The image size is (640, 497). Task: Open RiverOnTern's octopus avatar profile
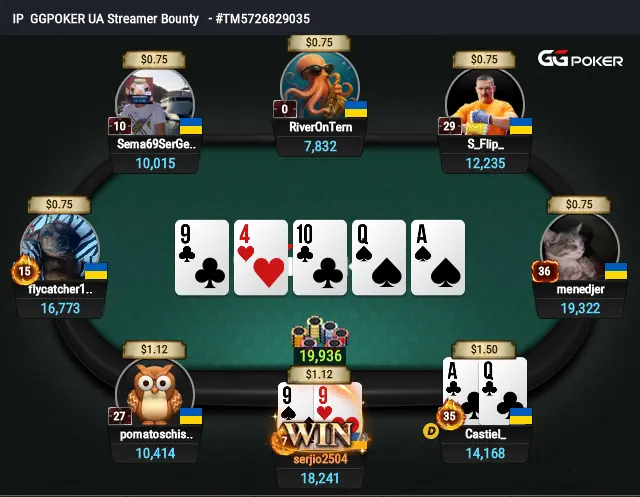pos(319,86)
